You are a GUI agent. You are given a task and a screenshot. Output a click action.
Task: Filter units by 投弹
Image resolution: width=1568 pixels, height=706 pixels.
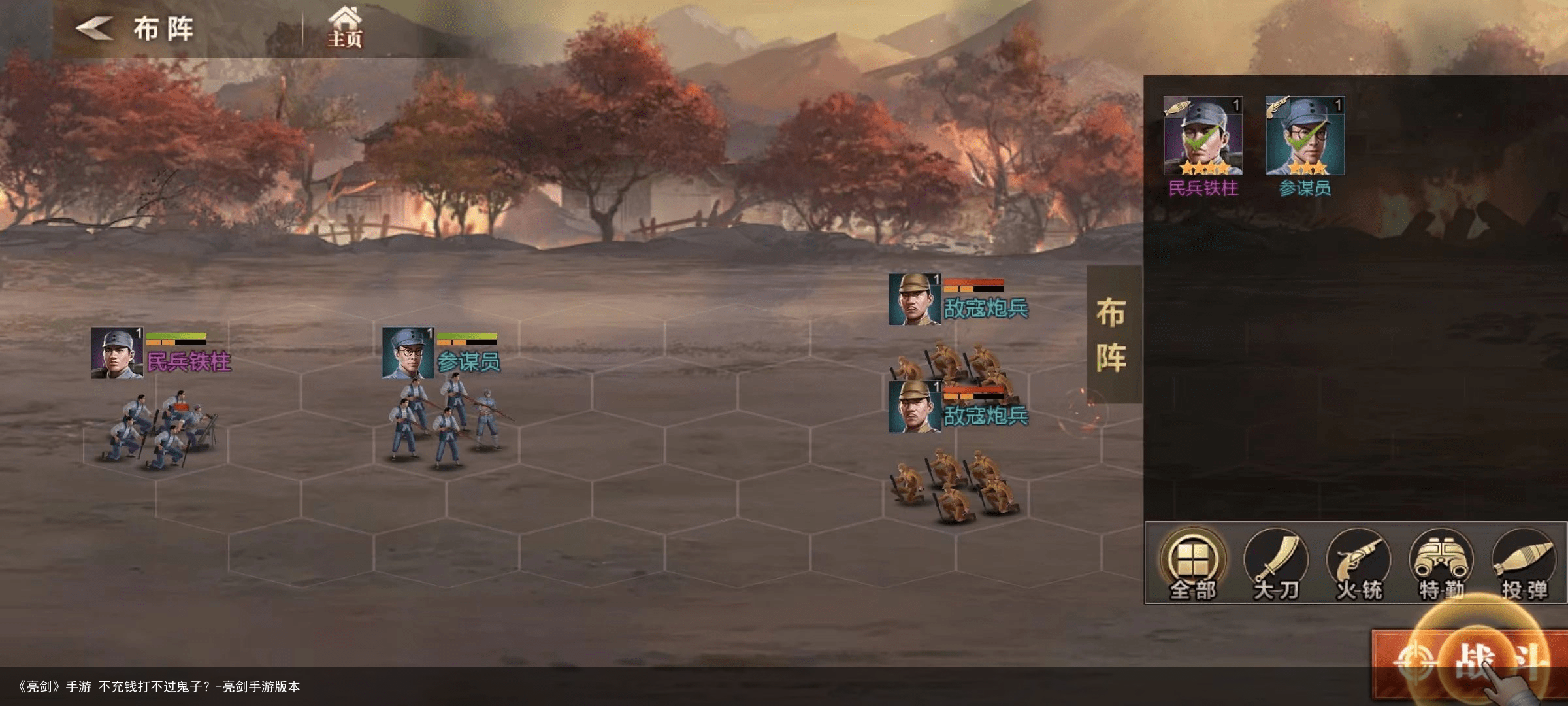pos(1524,563)
